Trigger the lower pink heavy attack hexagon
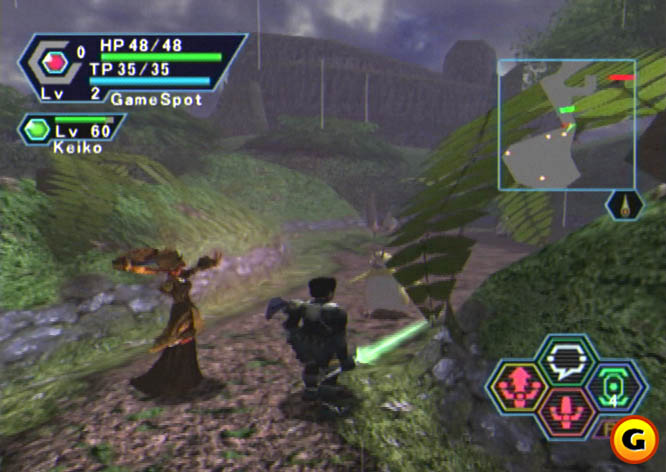The height and width of the screenshot is (472, 666). tap(567, 412)
